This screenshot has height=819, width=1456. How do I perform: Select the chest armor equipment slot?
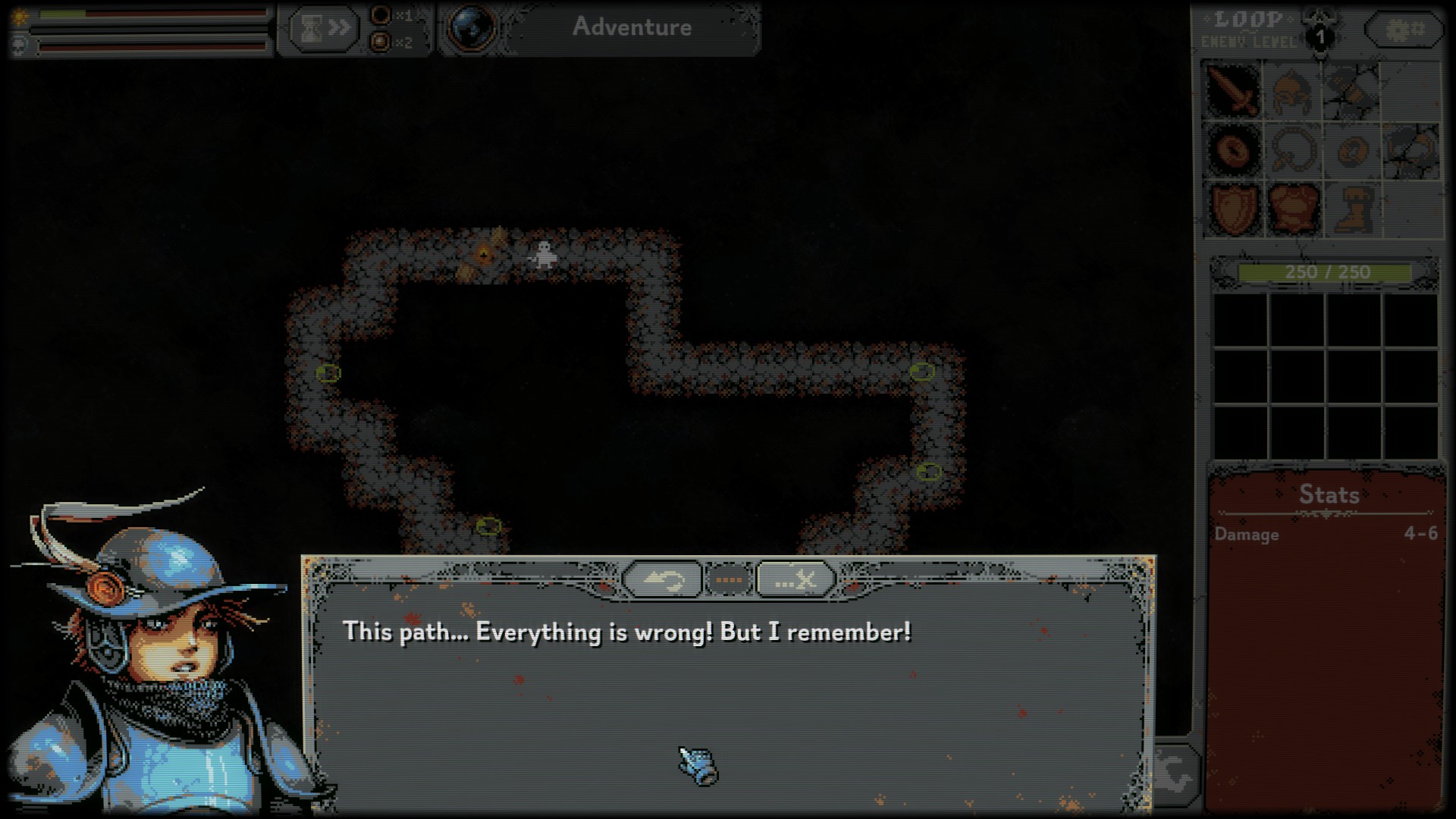coord(1292,208)
